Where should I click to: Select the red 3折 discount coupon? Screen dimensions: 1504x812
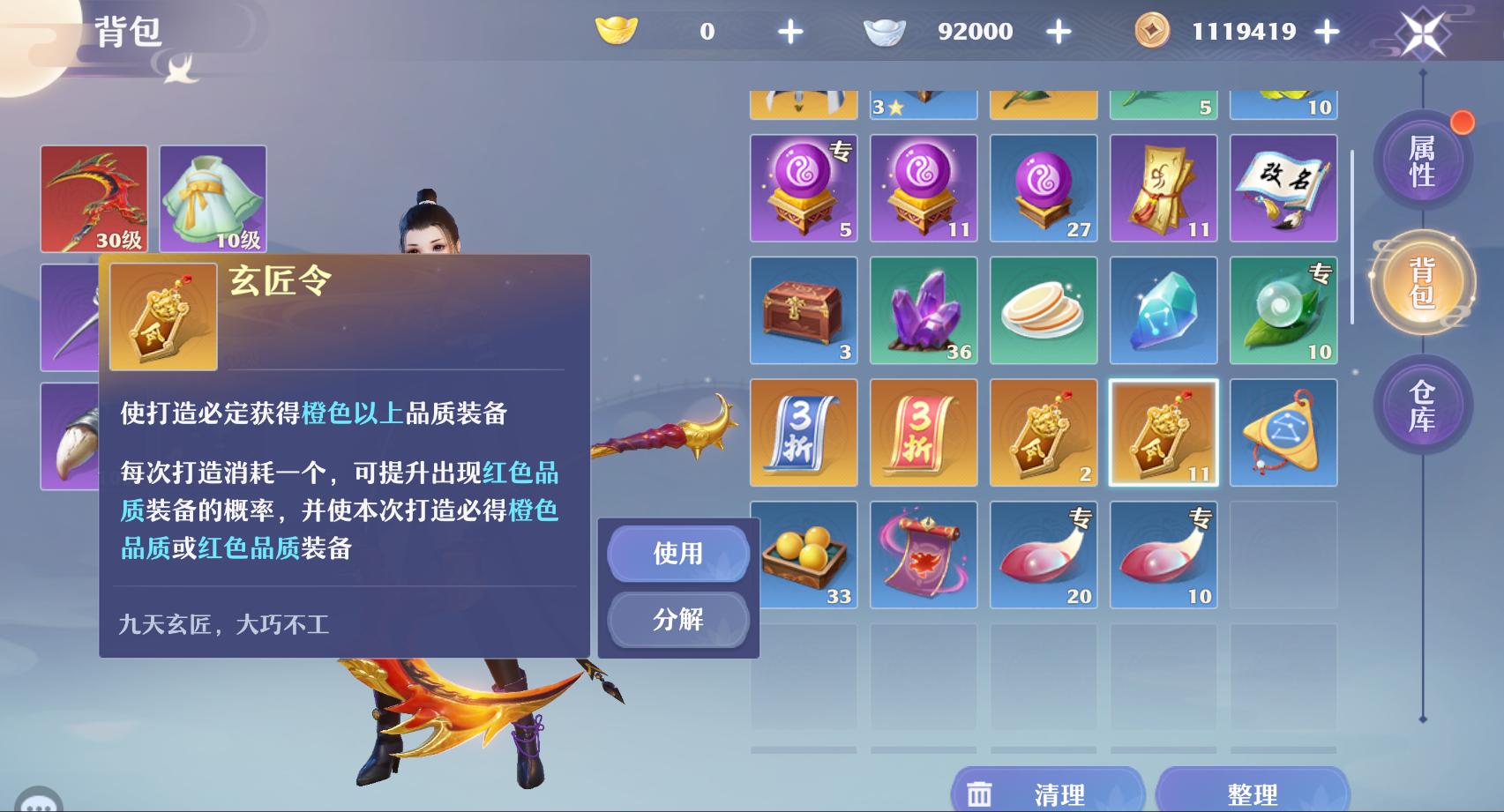click(923, 432)
